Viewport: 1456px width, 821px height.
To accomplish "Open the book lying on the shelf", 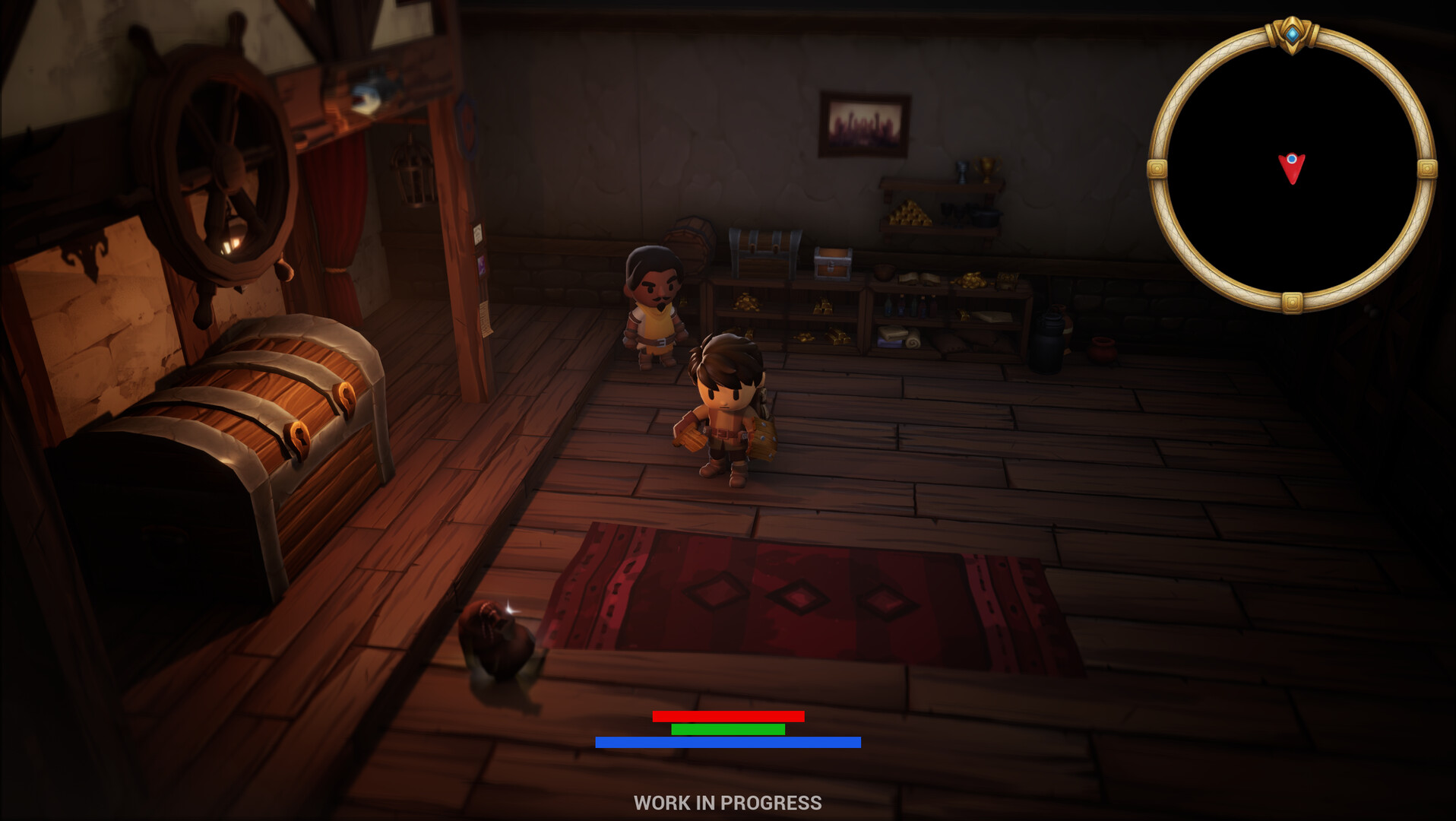I will click(917, 277).
